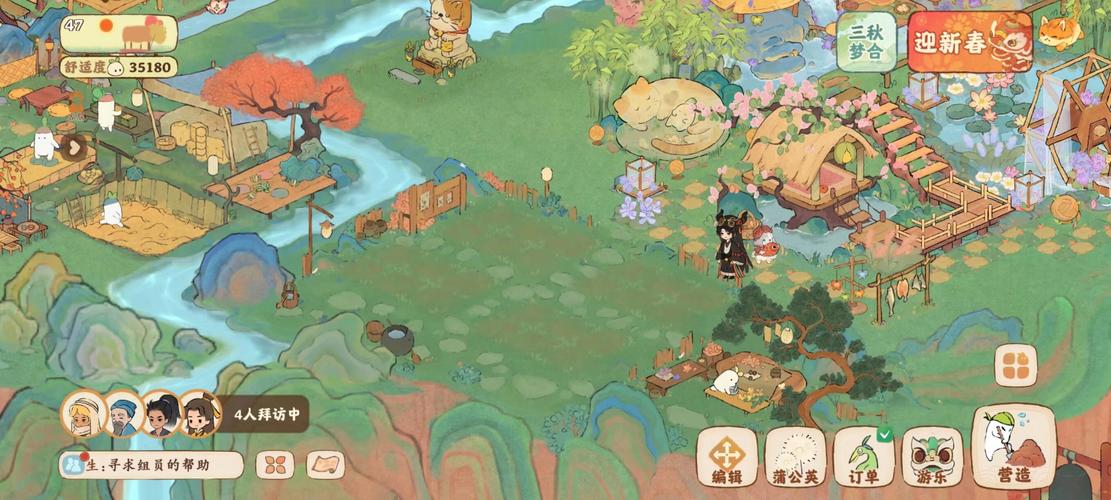This screenshot has height=500, width=1111.
Task: Show the 4人拜访中 visitors list
Action: (263, 413)
